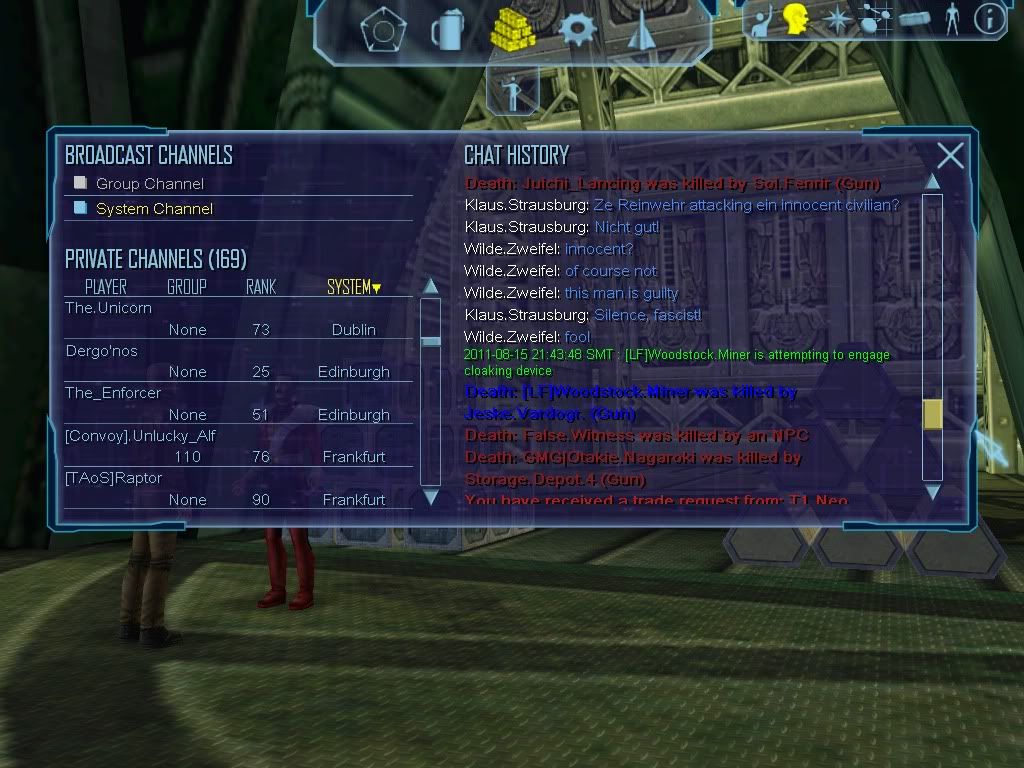Pick The_Enforcer player row
The width and height of the screenshot is (1024, 768).
point(113,393)
